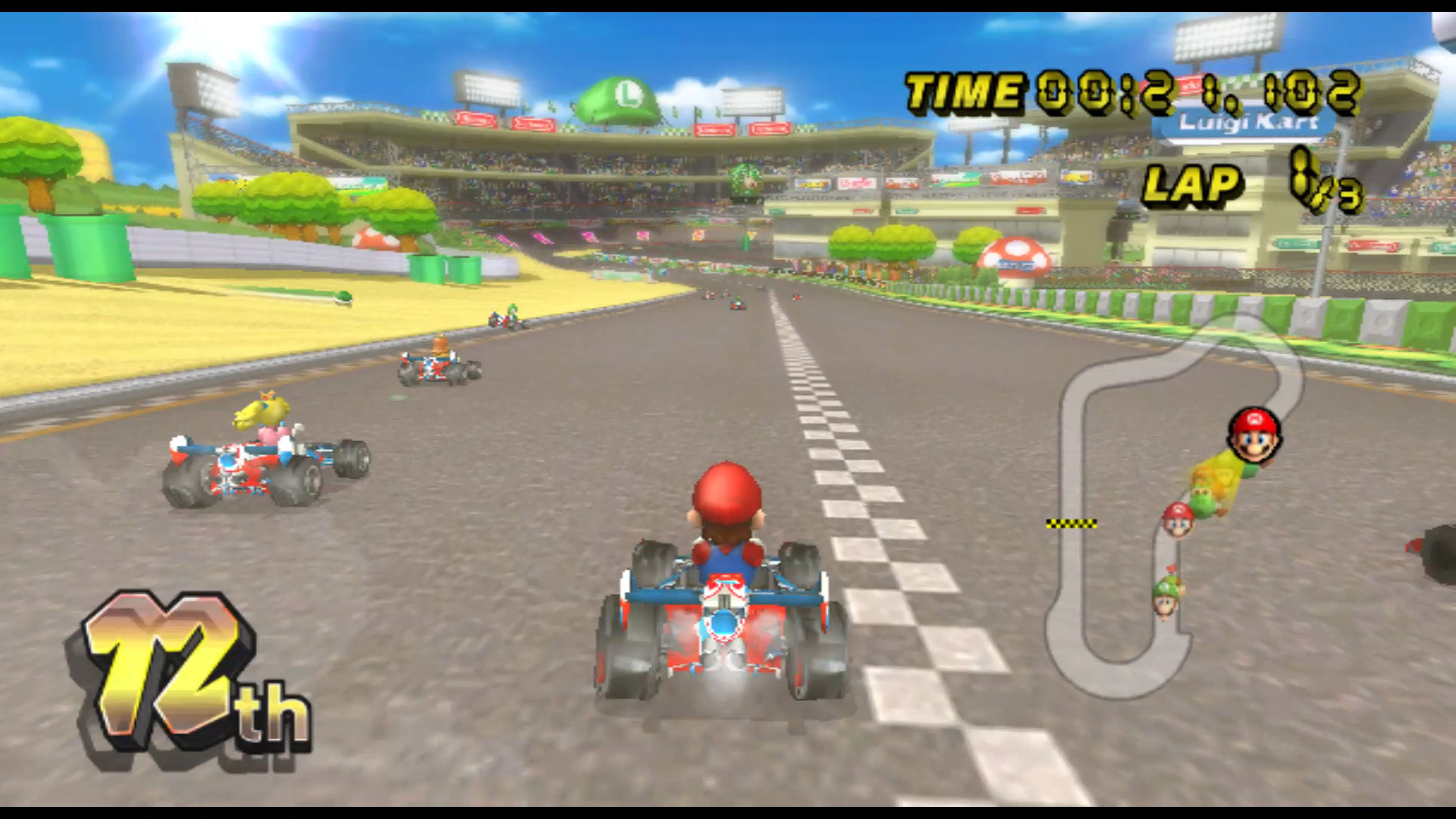
Task: Select the Luigi icon at the minimap bottom
Action: coord(1166,604)
